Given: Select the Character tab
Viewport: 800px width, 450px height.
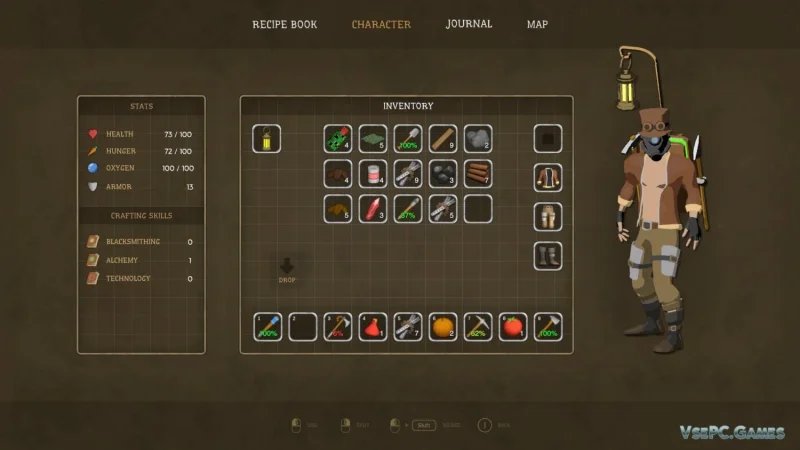Looking at the screenshot, I should (381, 24).
